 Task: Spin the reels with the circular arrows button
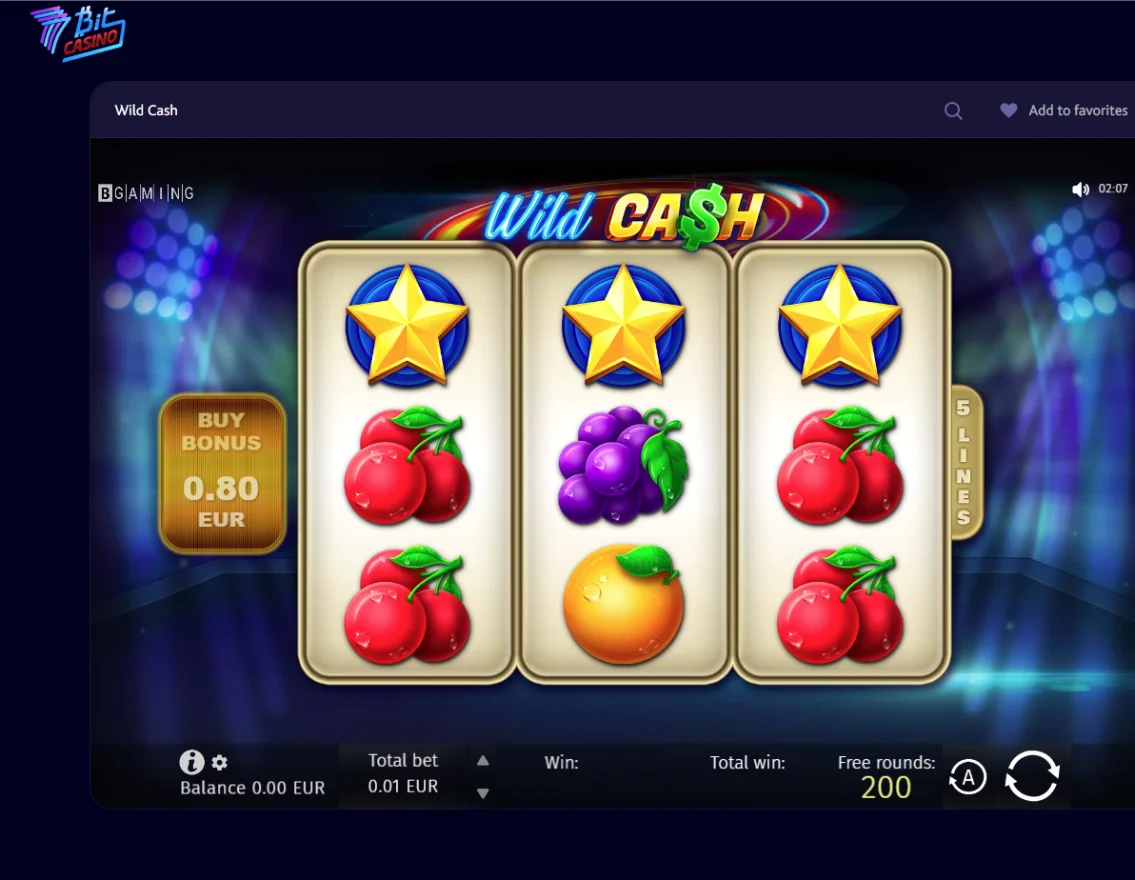click(1031, 776)
